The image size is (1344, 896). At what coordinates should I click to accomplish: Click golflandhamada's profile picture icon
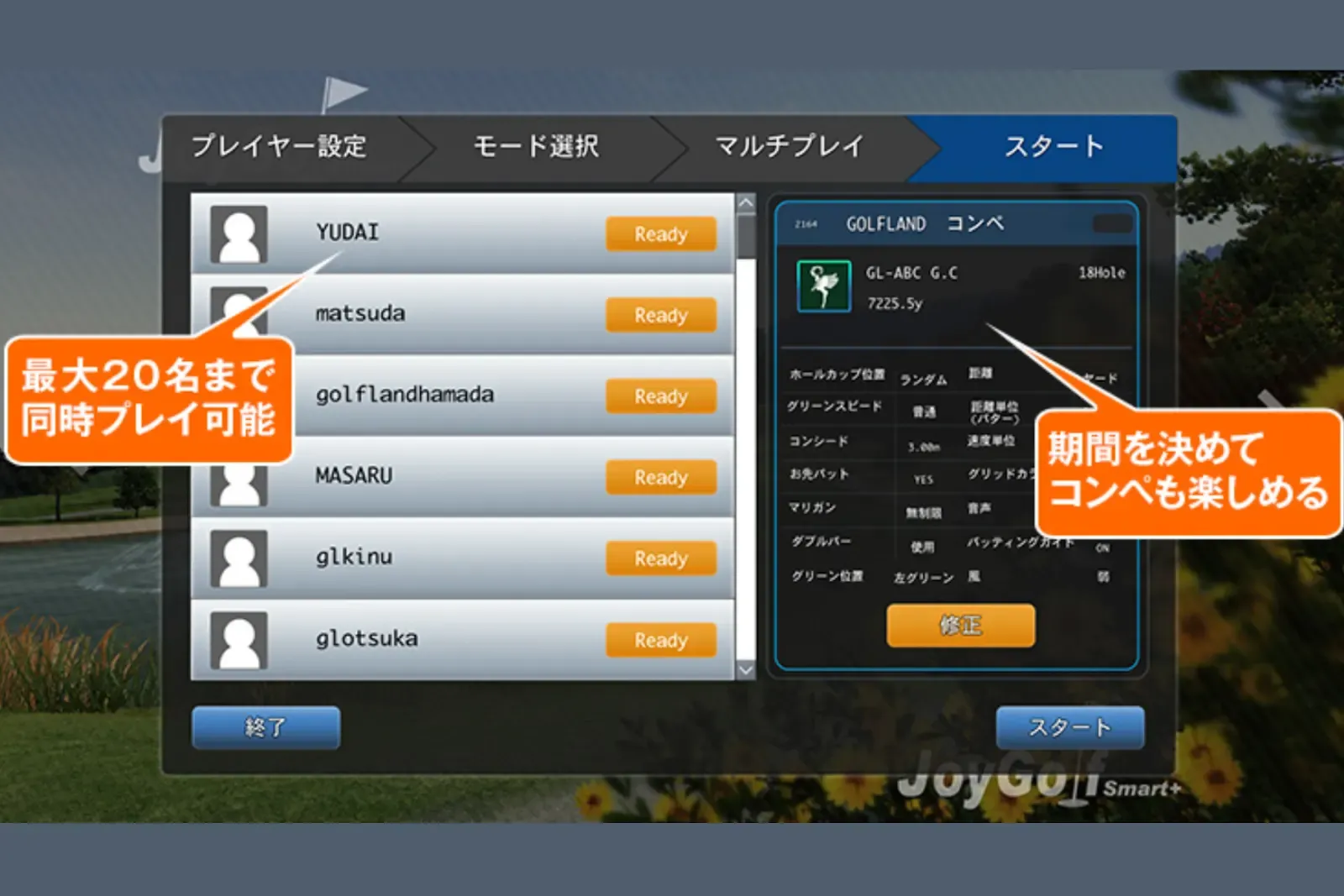[x=238, y=396]
